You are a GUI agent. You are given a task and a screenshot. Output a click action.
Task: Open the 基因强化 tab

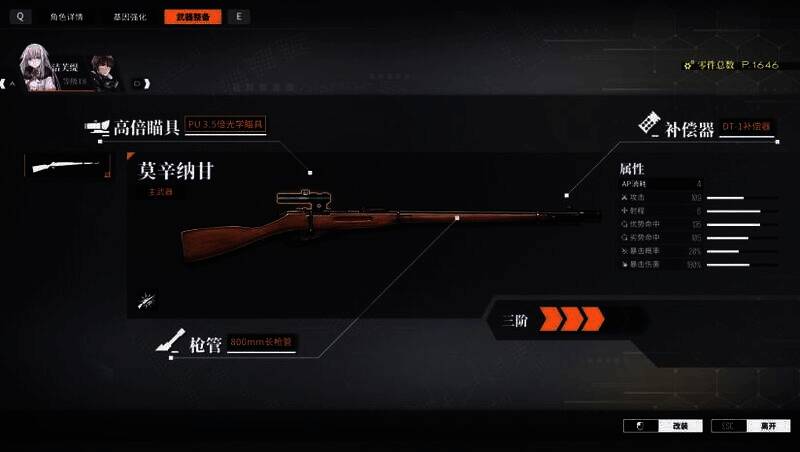[x=129, y=17]
